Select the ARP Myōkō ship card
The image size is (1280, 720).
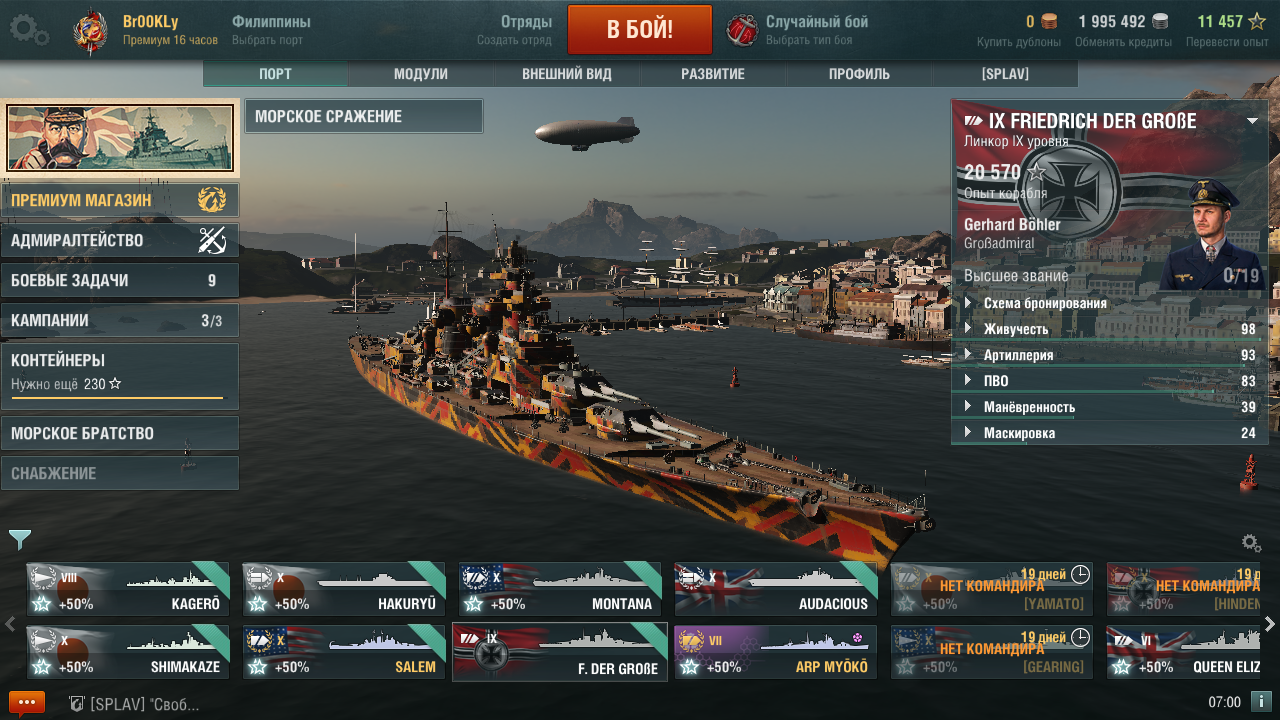click(776, 652)
